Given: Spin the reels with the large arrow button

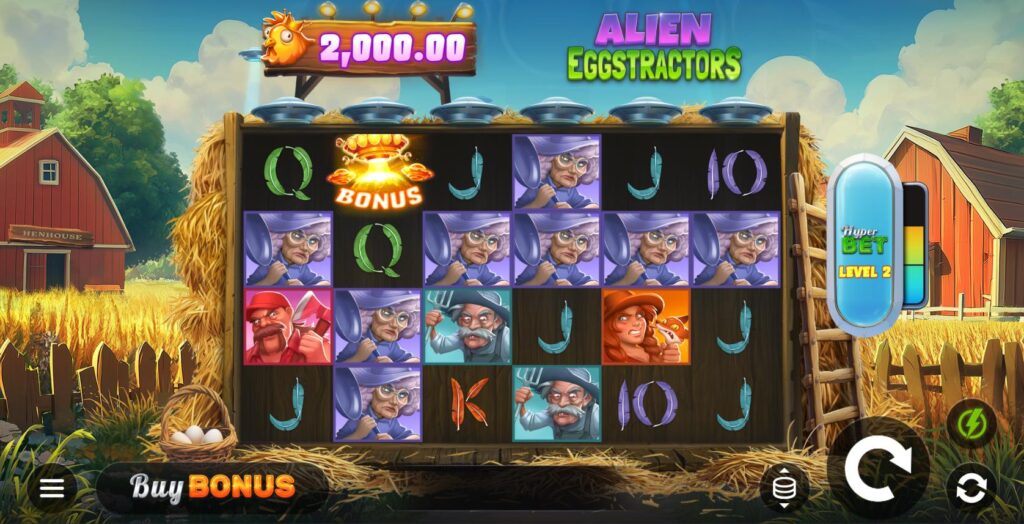Looking at the screenshot, I should click(x=877, y=468).
